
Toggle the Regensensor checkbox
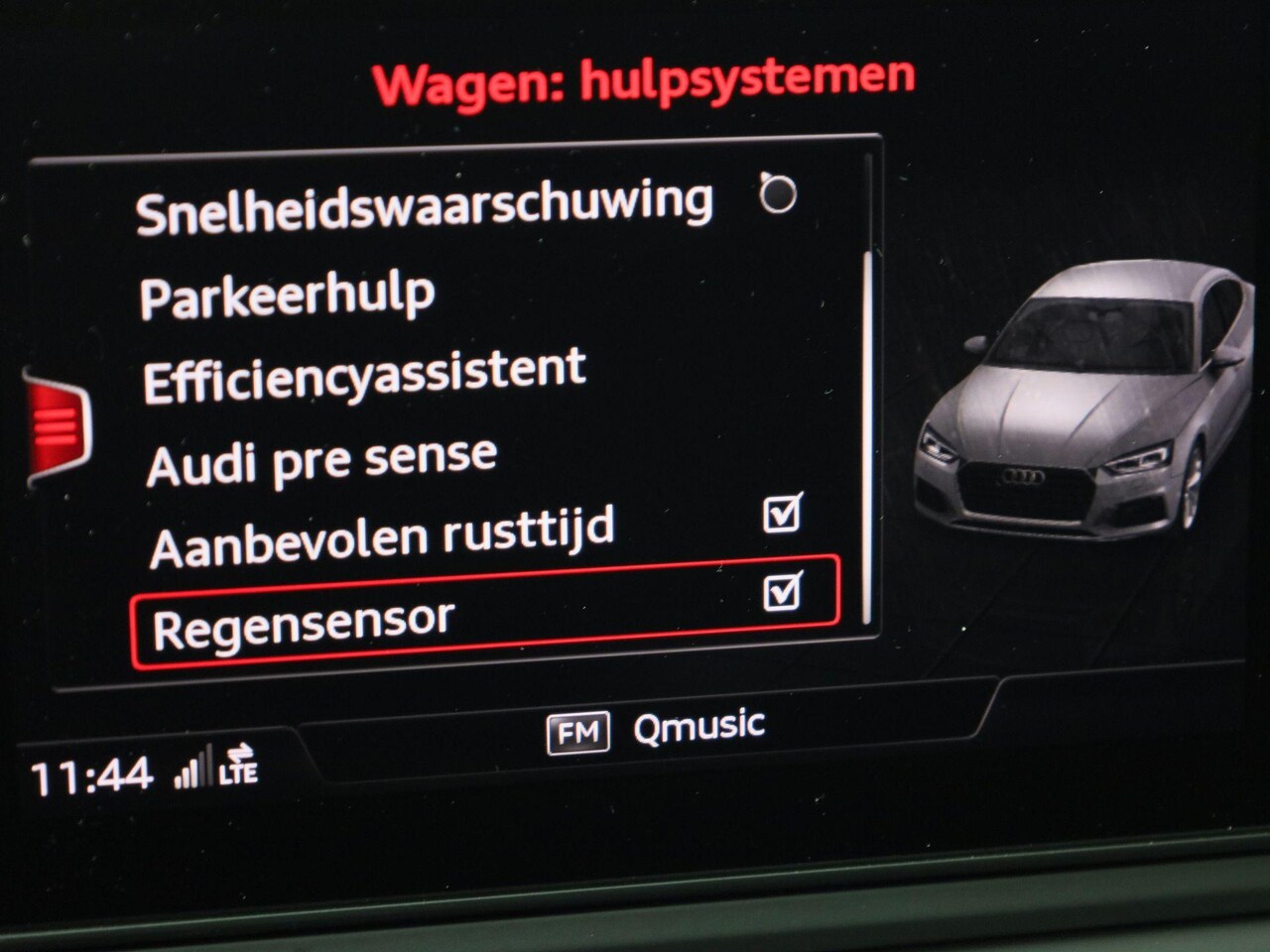(x=782, y=592)
